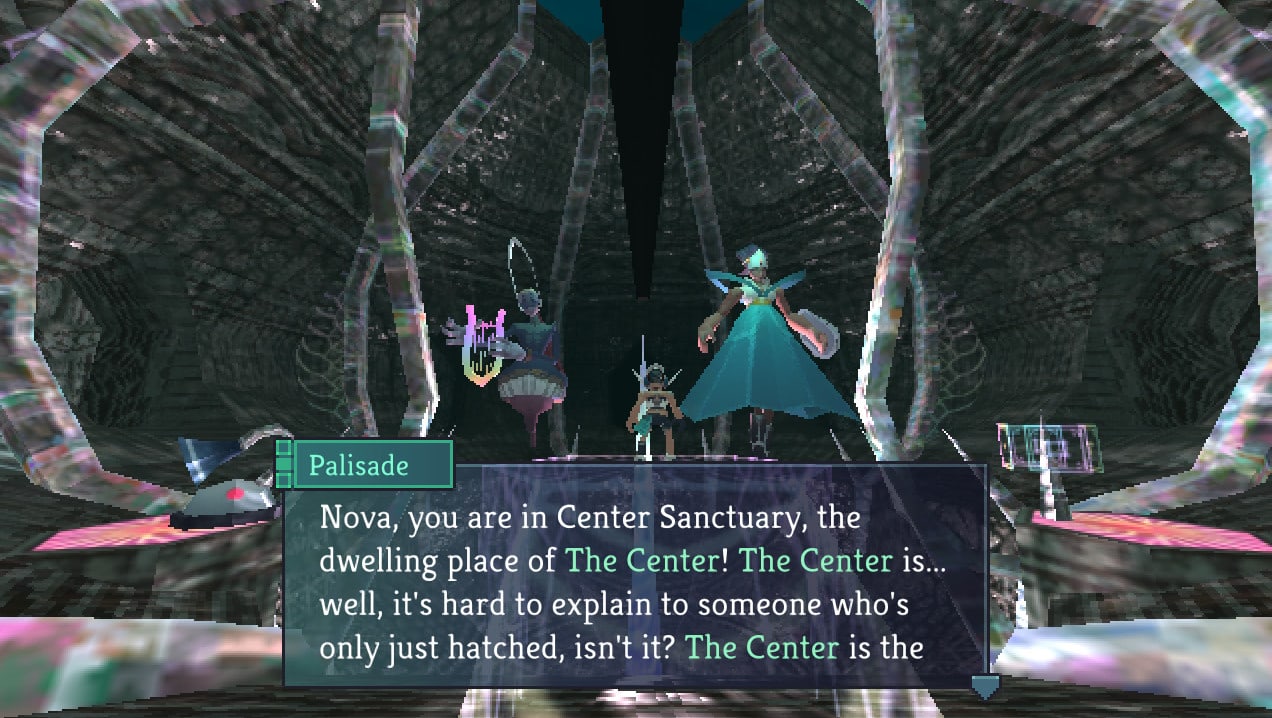The image size is (1272, 718).
Task: Advance dialogue with the down arrow indicator
Action: [985, 687]
